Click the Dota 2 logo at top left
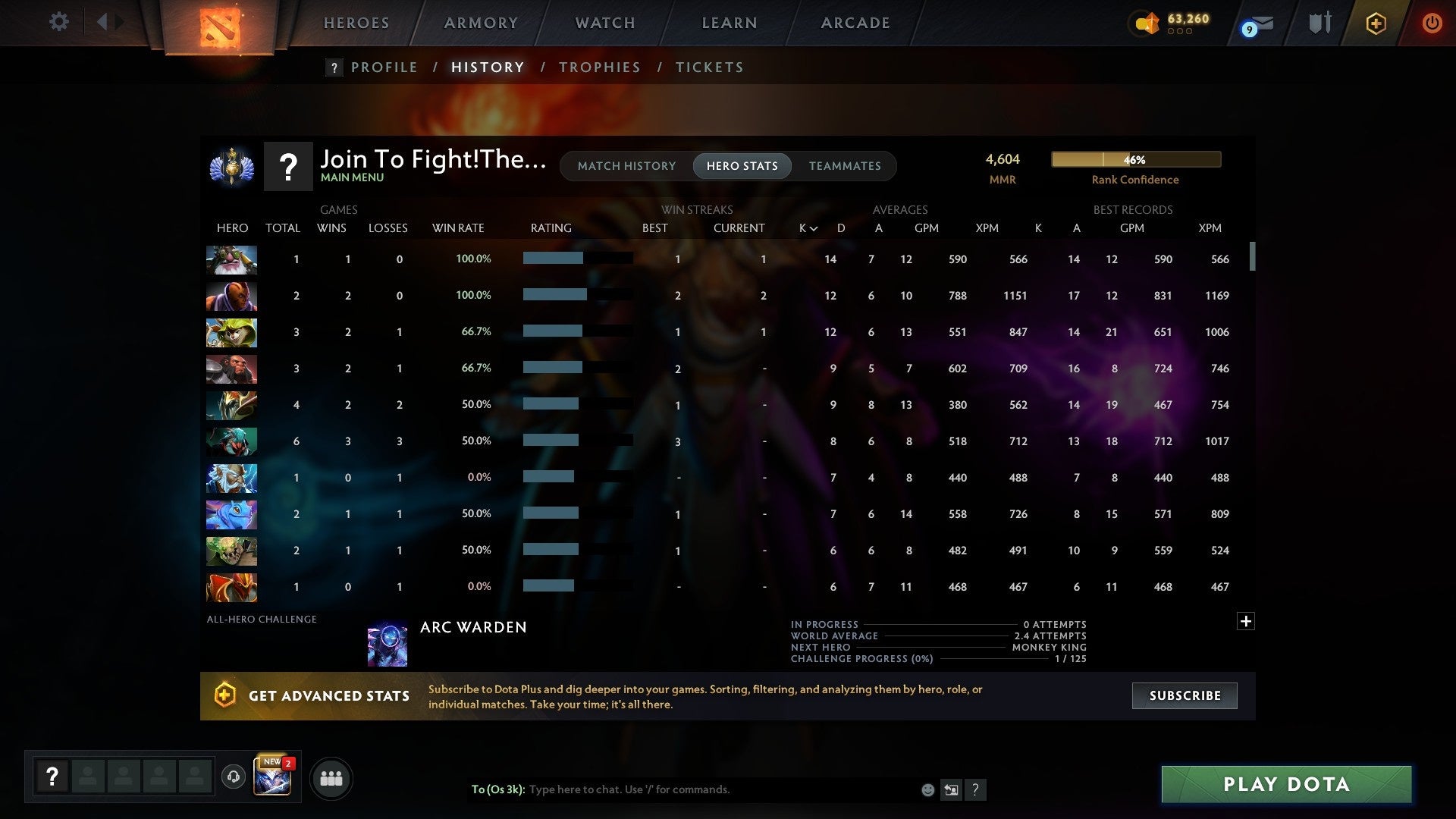Screen dimensions: 1456x819 pyautogui.click(x=220, y=23)
